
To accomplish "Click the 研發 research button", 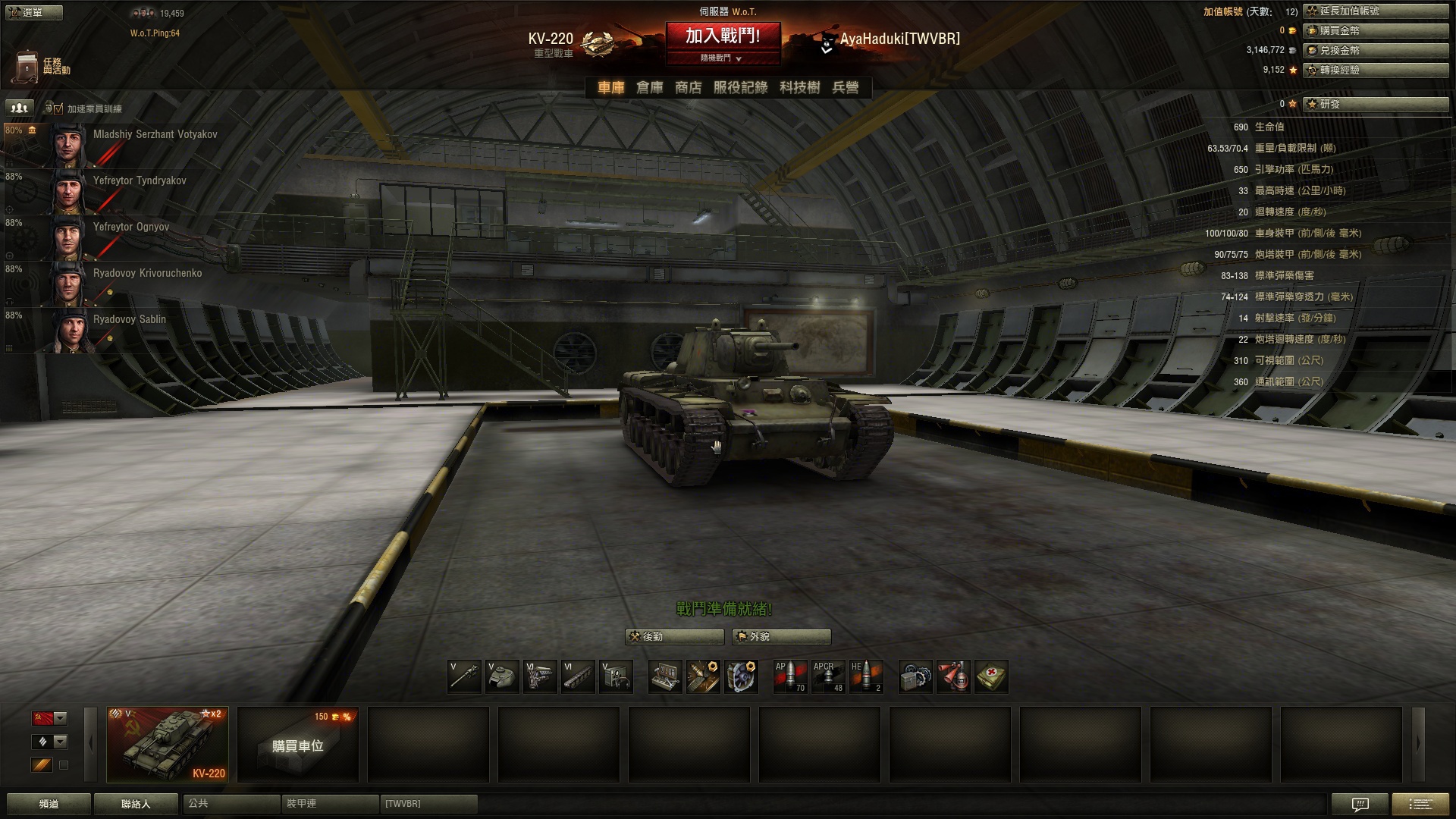I will [x=1376, y=104].
